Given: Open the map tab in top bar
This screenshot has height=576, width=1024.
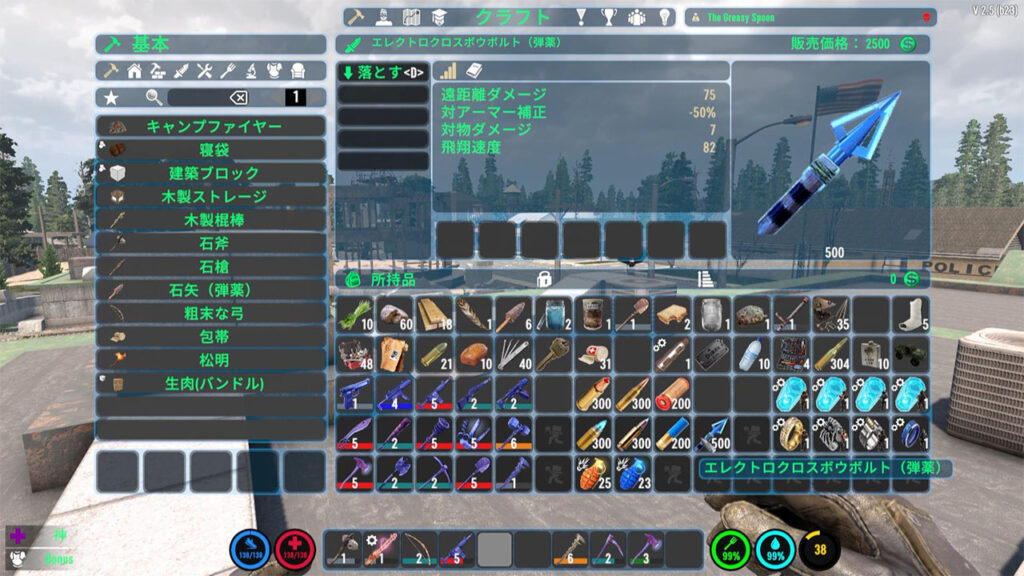Looking at the screenshot, I should [x=410, y=17].
